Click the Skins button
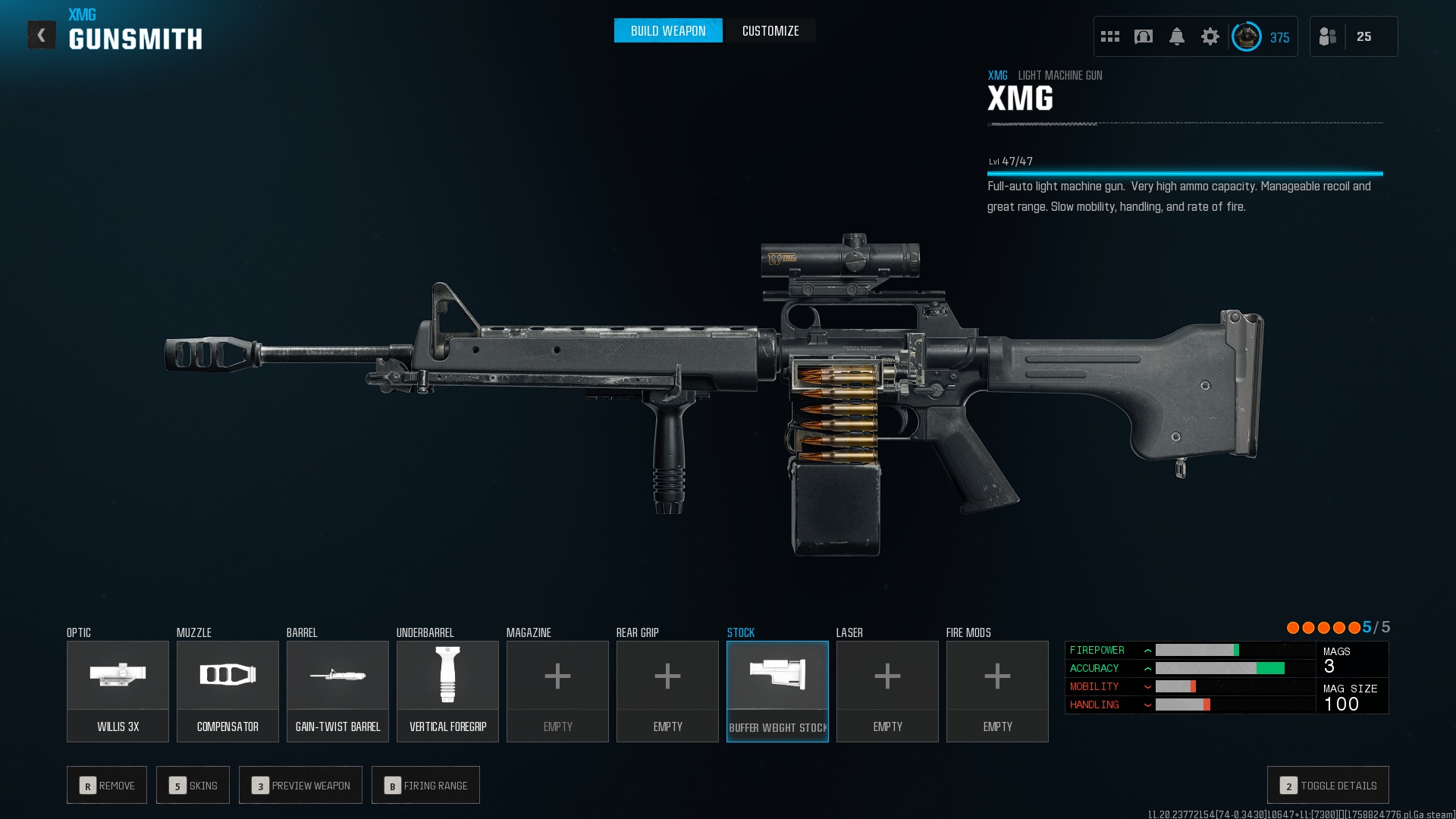The image size is (1456, 819). pos(193,785)
